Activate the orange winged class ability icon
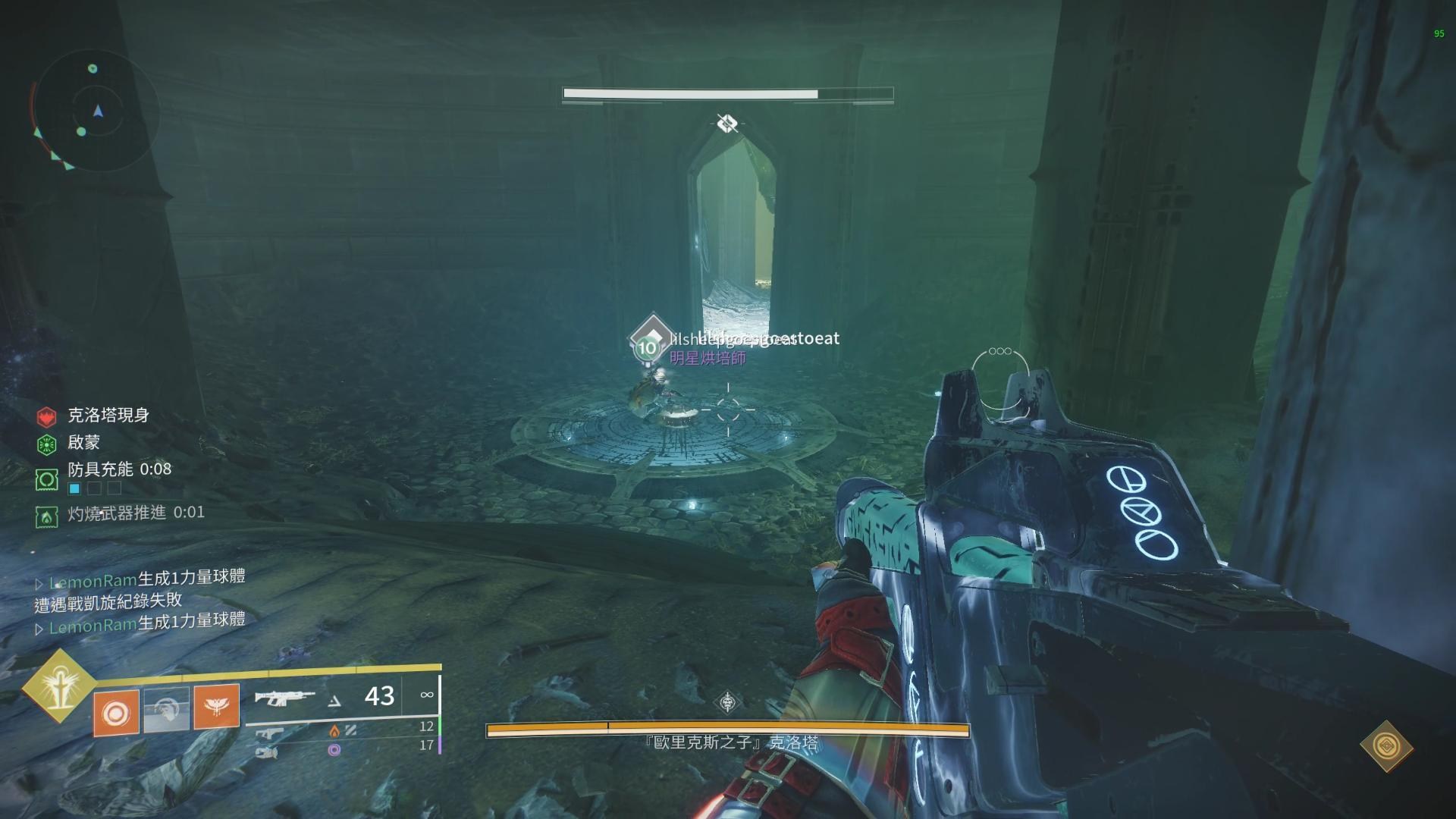Screen dimensions: 1456x819 [x=217, y=707]
